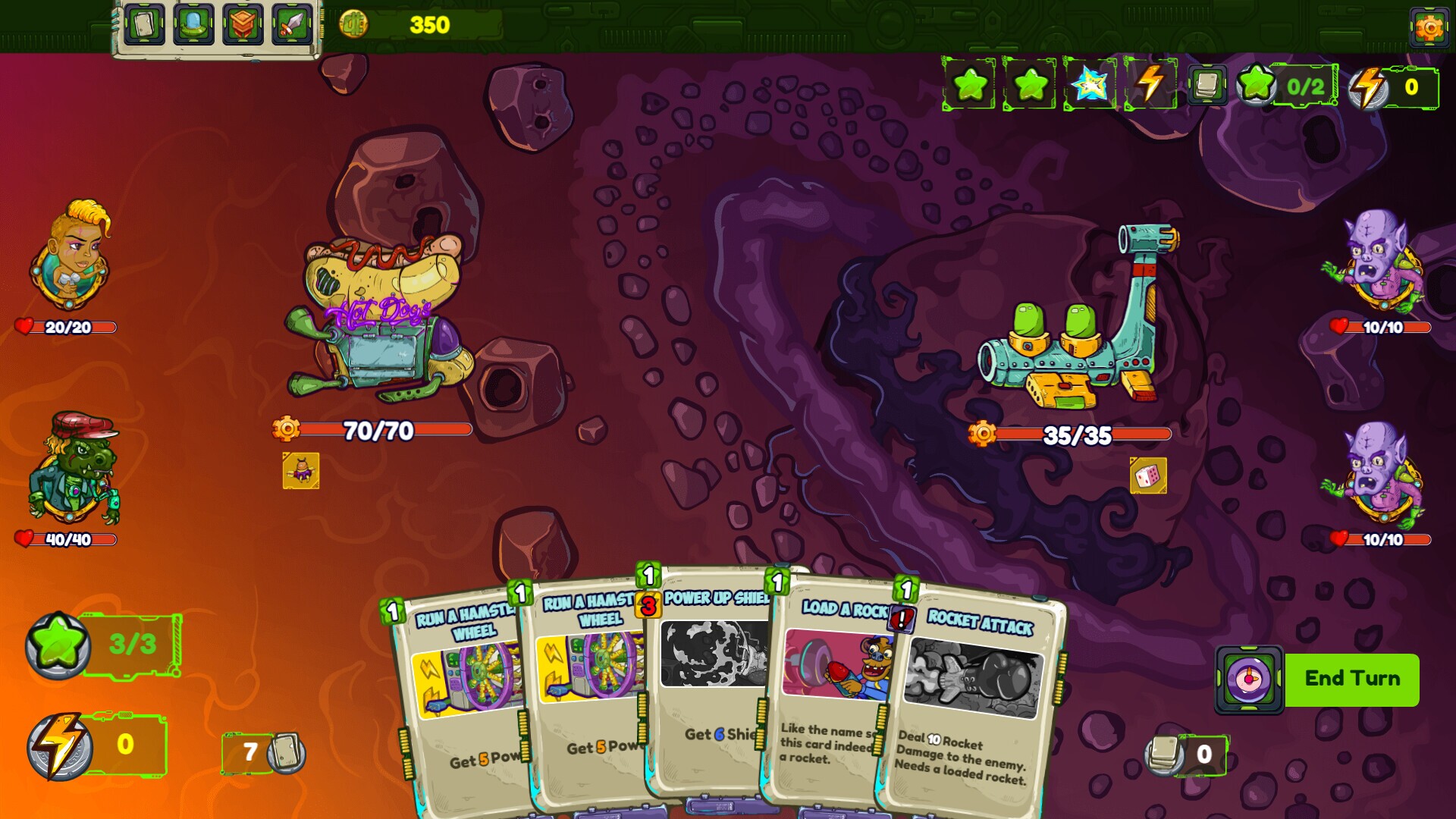Click the rat buff icon under the Hot Dog stand
1456x819 pixels.
(300, 469)
